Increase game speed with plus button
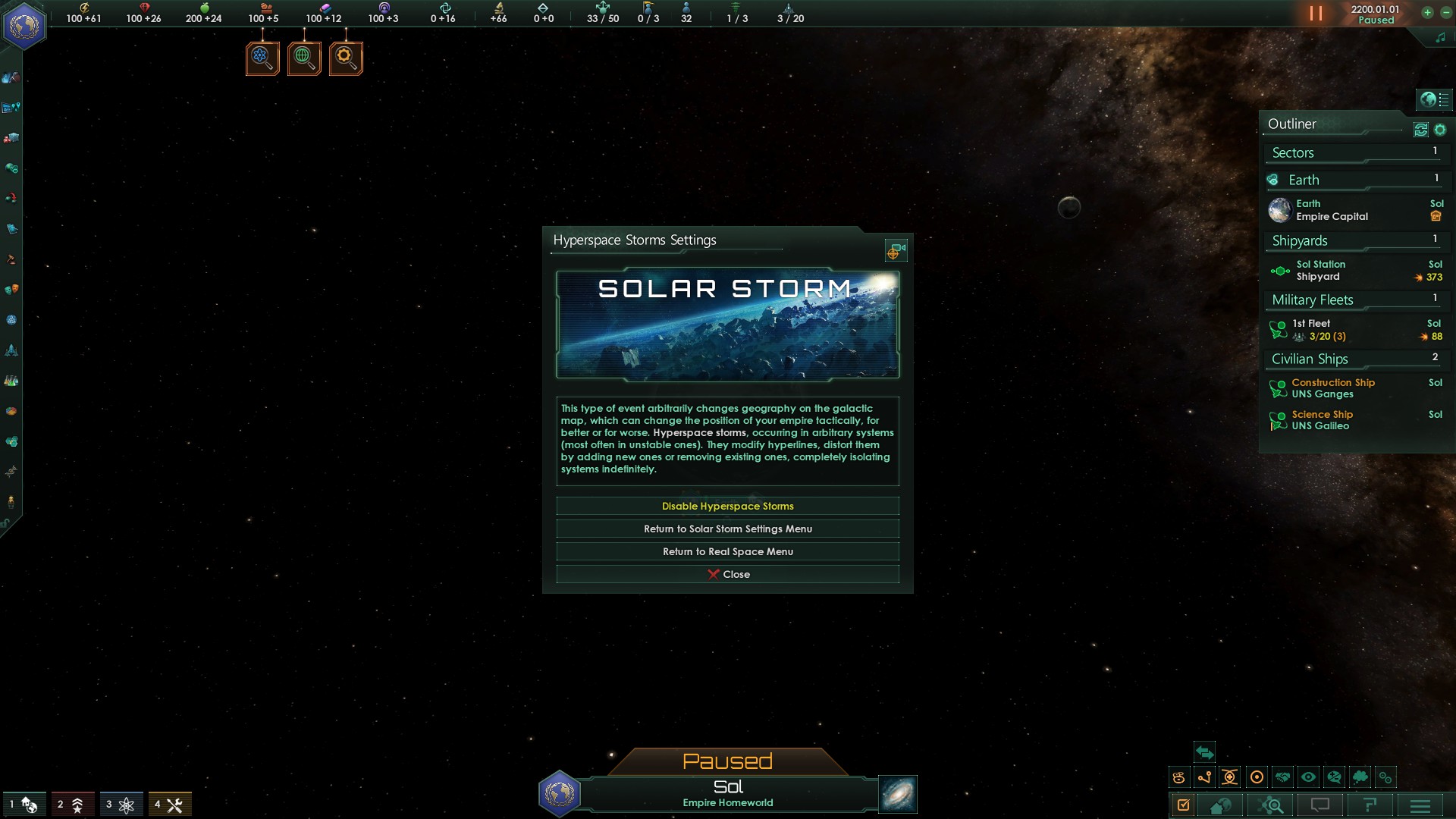This screenshot has width=1456, height=819. click(x=1427, y=12)
